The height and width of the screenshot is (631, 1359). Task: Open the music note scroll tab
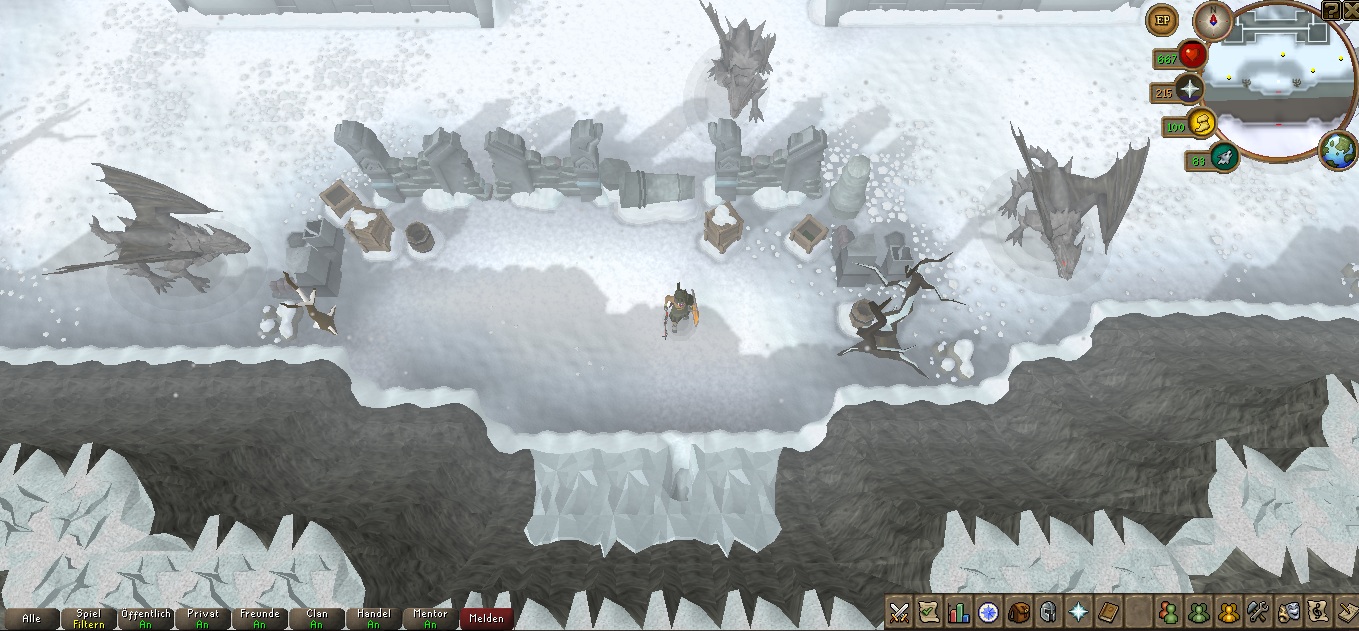(1319, 610)
